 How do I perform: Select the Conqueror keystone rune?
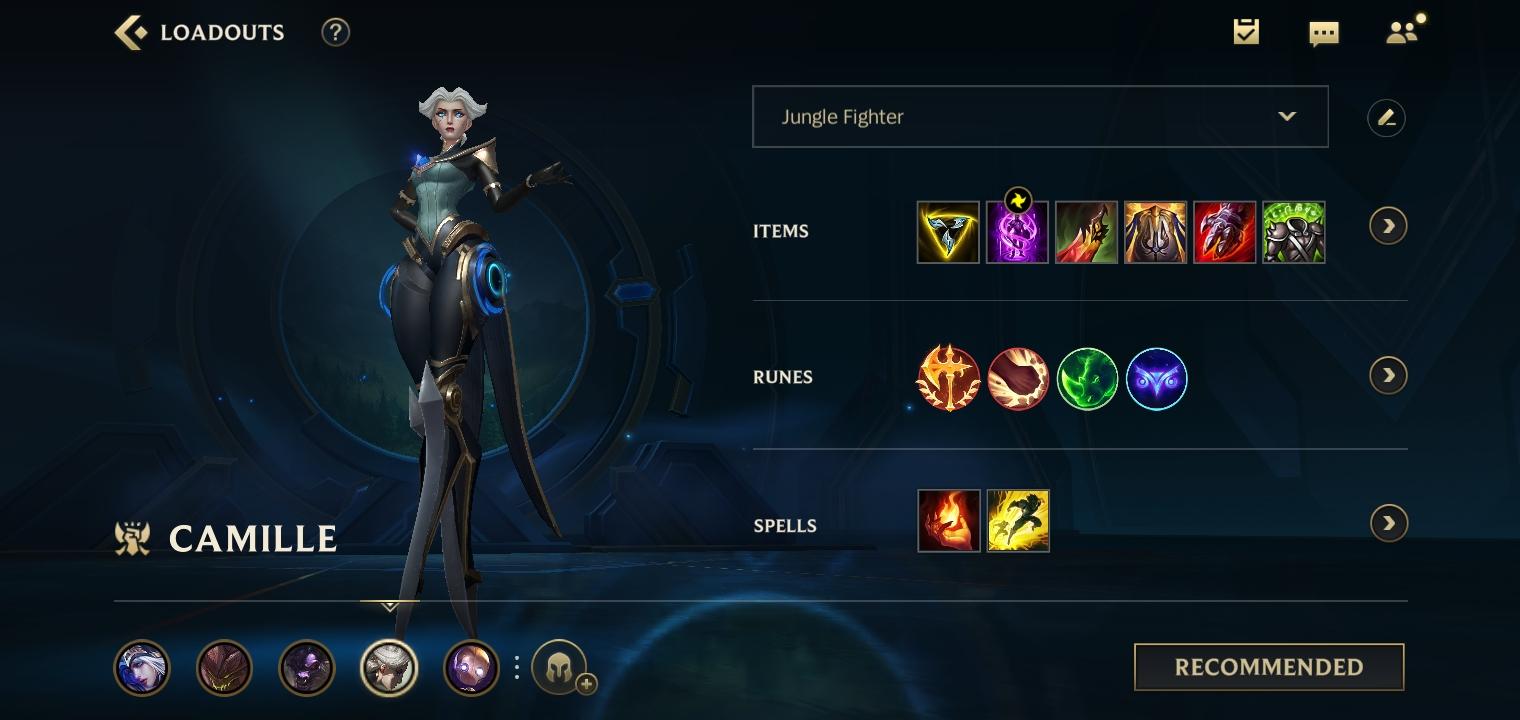(x=948, y=378)
